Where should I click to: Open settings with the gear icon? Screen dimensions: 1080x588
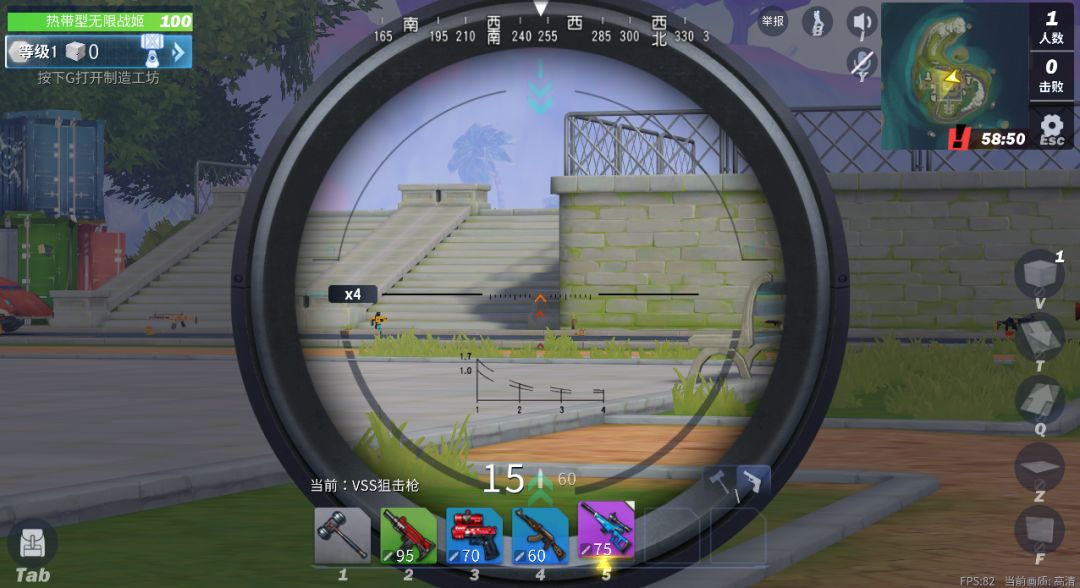click(x=1051, y=127)
